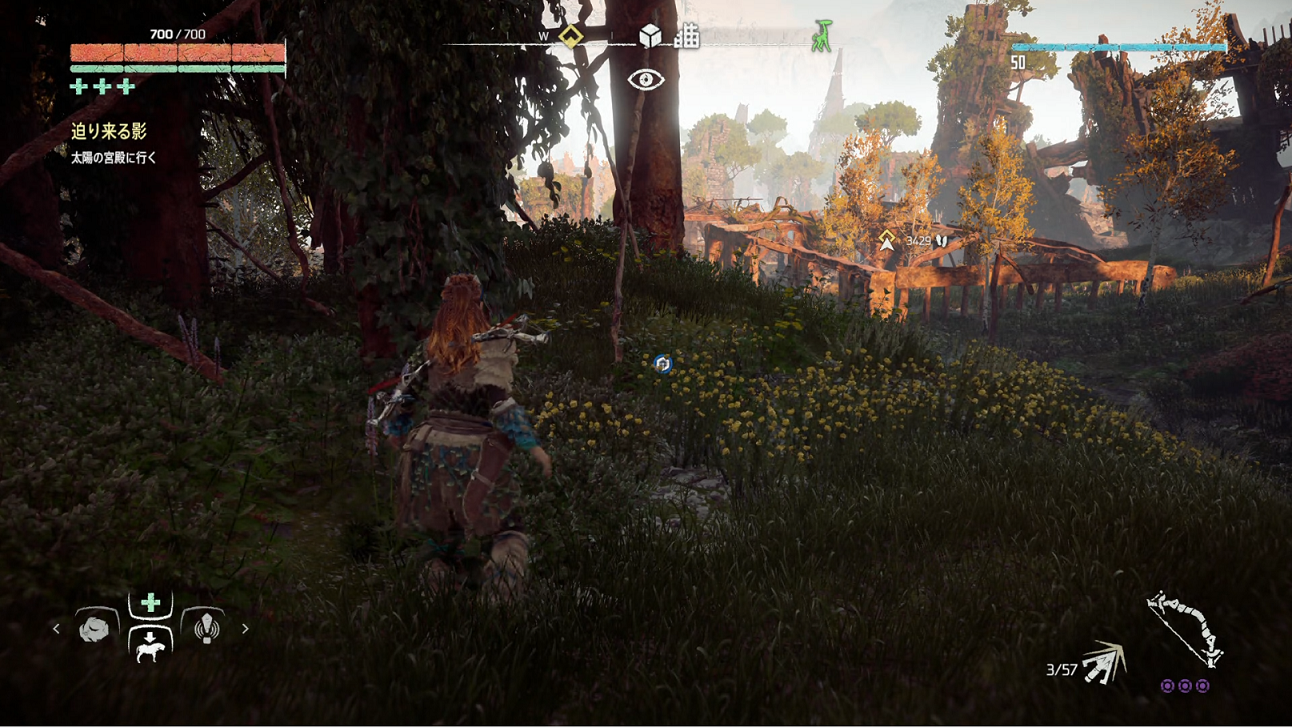1292x728 pixels.
Task: Select the quest waypoint marker showing 3429
Action: 887,240
